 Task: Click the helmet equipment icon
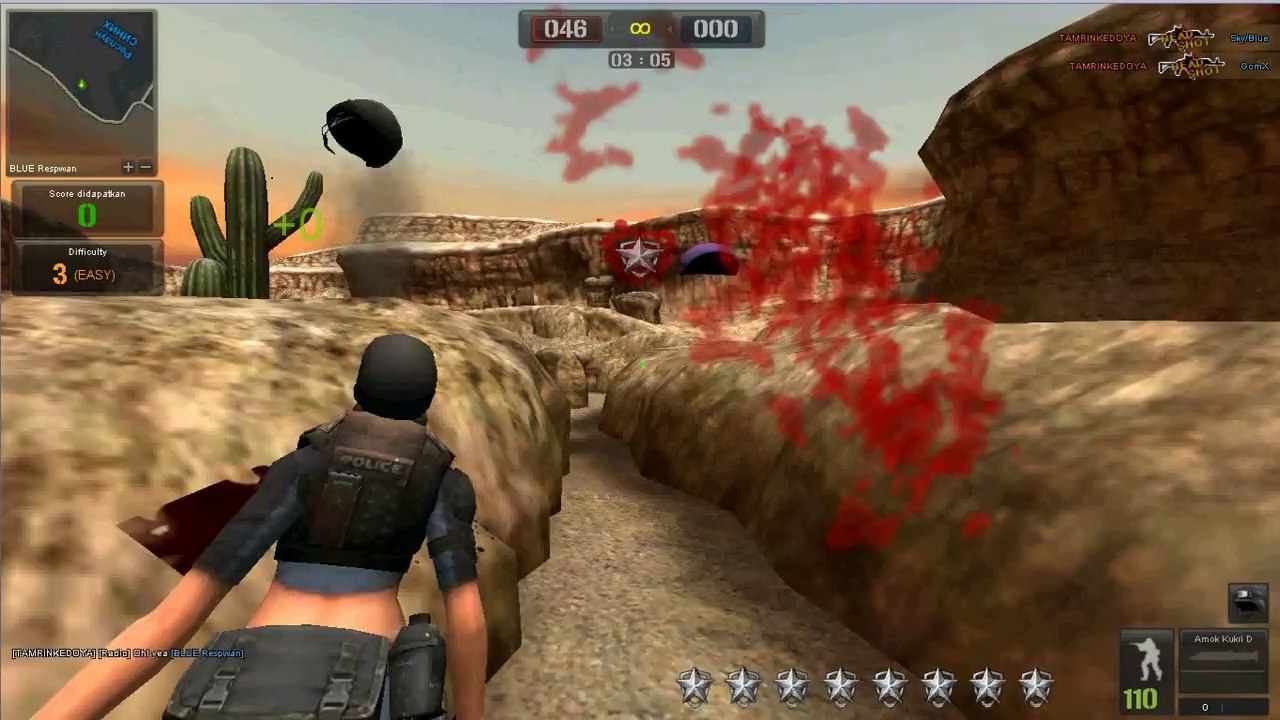tap(1248, 602)
